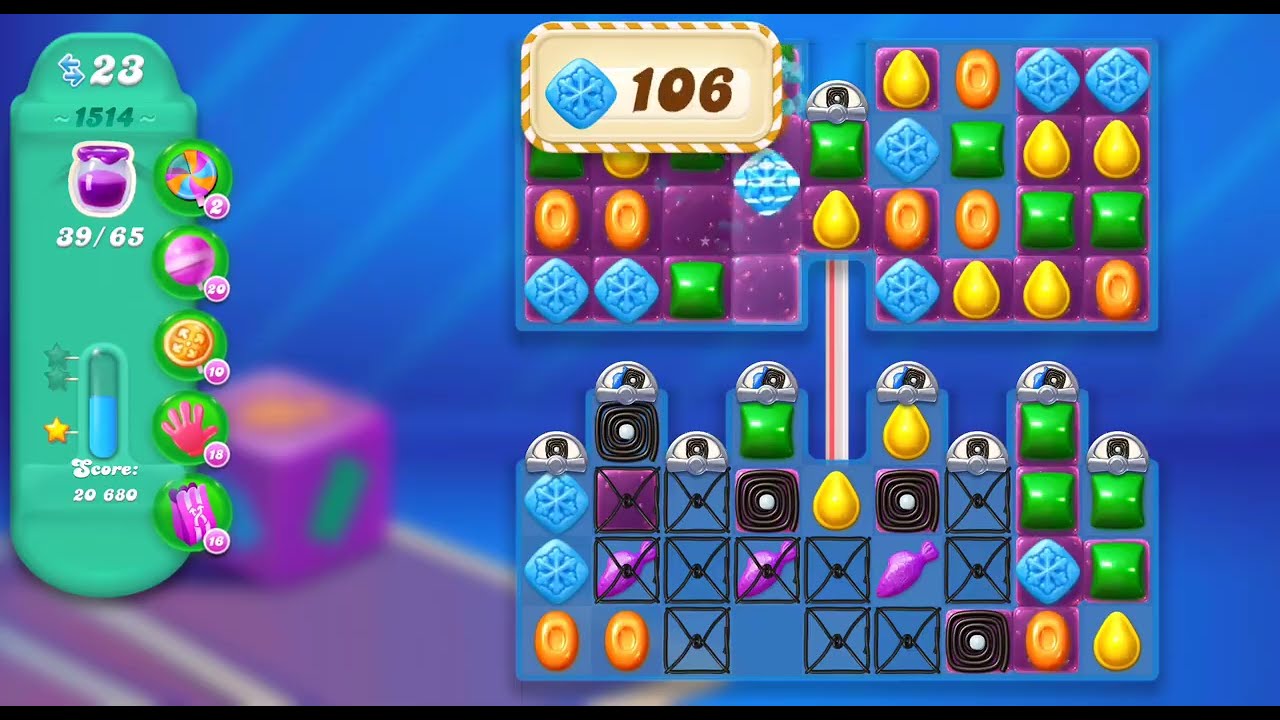
Task: Activate the pink hand switch booster
Action: click(191, 425)
